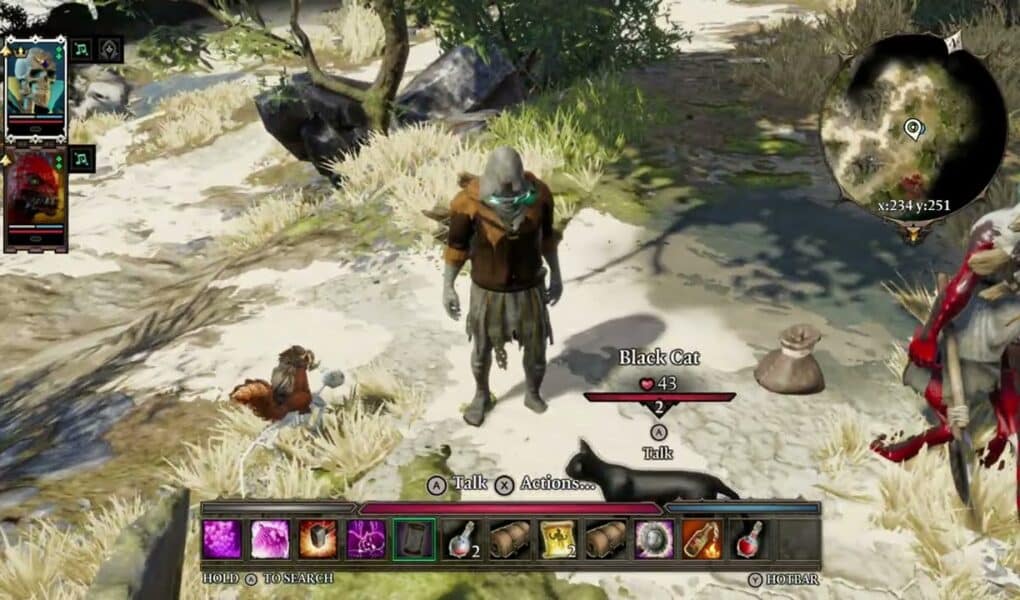Select the green-highlighted dark hotbar slot
The image size is (1020, 600).
pos(414,539)
